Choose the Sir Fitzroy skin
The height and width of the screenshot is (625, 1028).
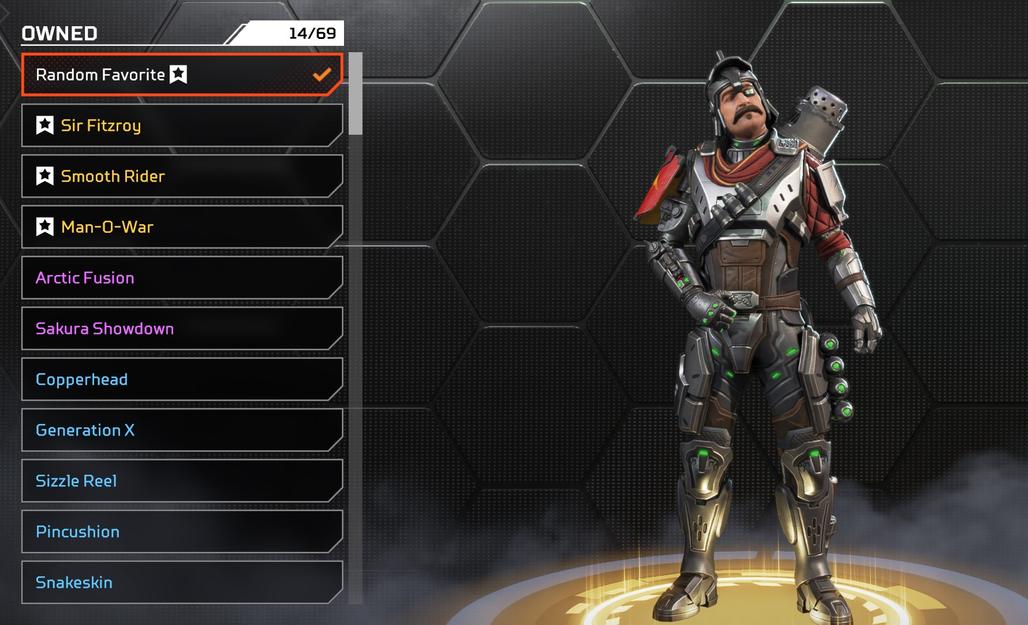(182, 126)
